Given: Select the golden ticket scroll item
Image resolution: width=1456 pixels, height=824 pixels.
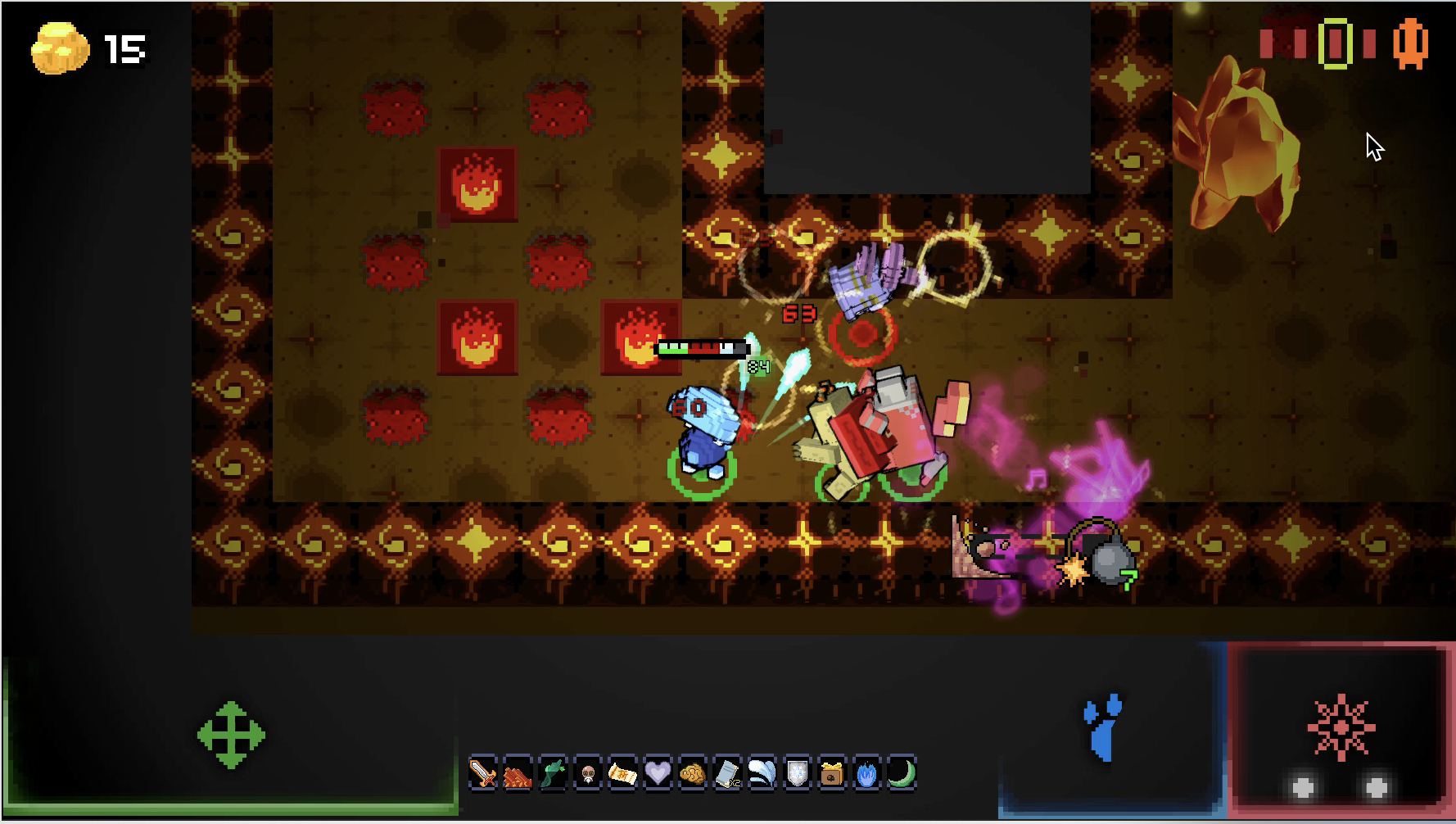Looking at the screenshot, I should (622, 772).
